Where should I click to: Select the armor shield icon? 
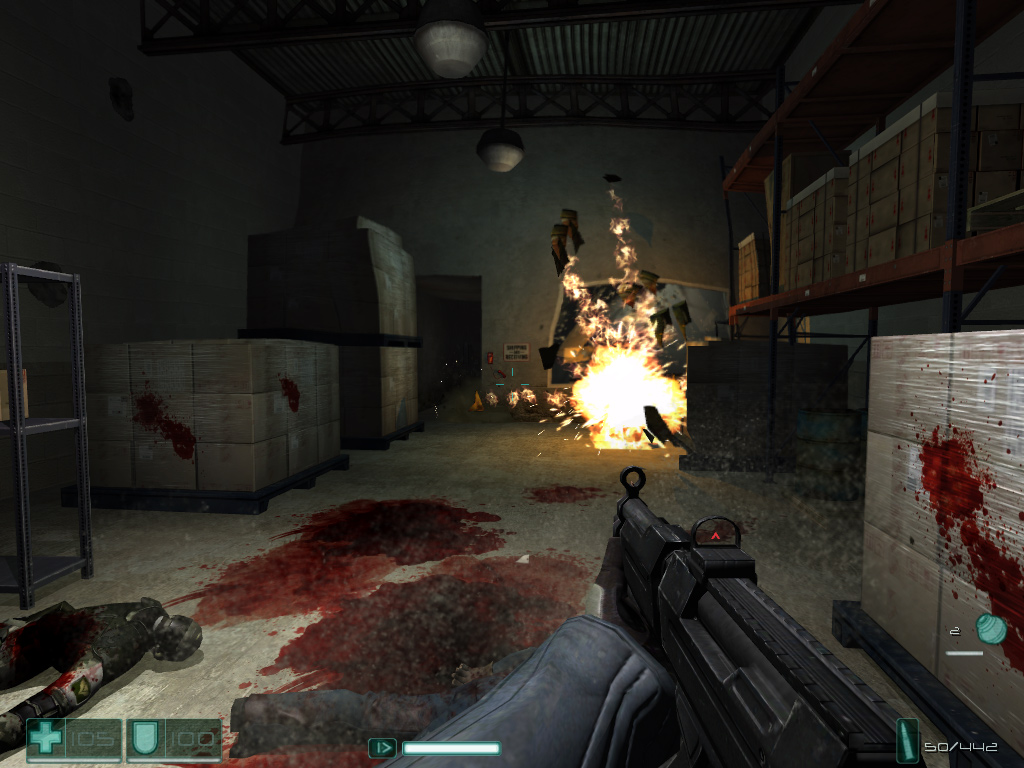pos(143,739)
